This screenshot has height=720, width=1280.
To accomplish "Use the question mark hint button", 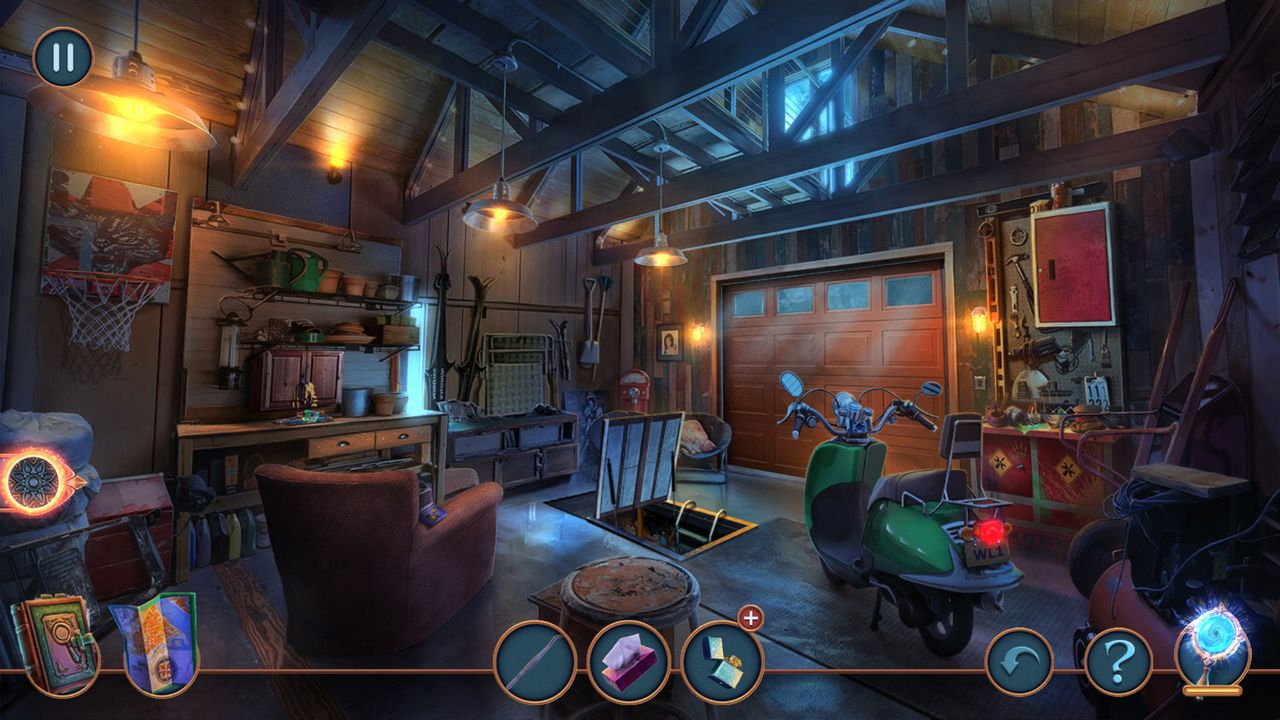I will [x=1118, y=662].
